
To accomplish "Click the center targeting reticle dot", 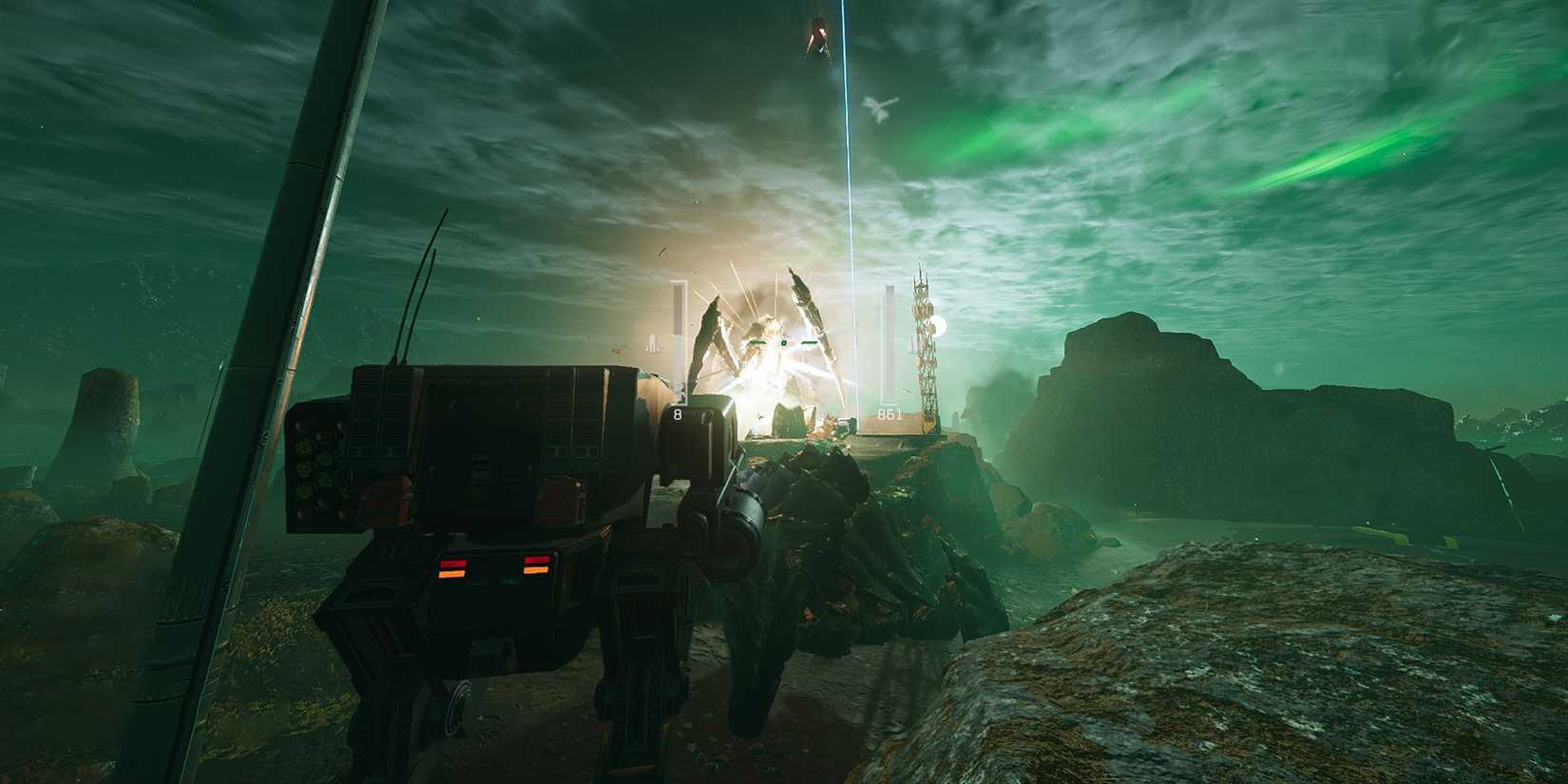I will pyautogui.click(x=784, y=343).
